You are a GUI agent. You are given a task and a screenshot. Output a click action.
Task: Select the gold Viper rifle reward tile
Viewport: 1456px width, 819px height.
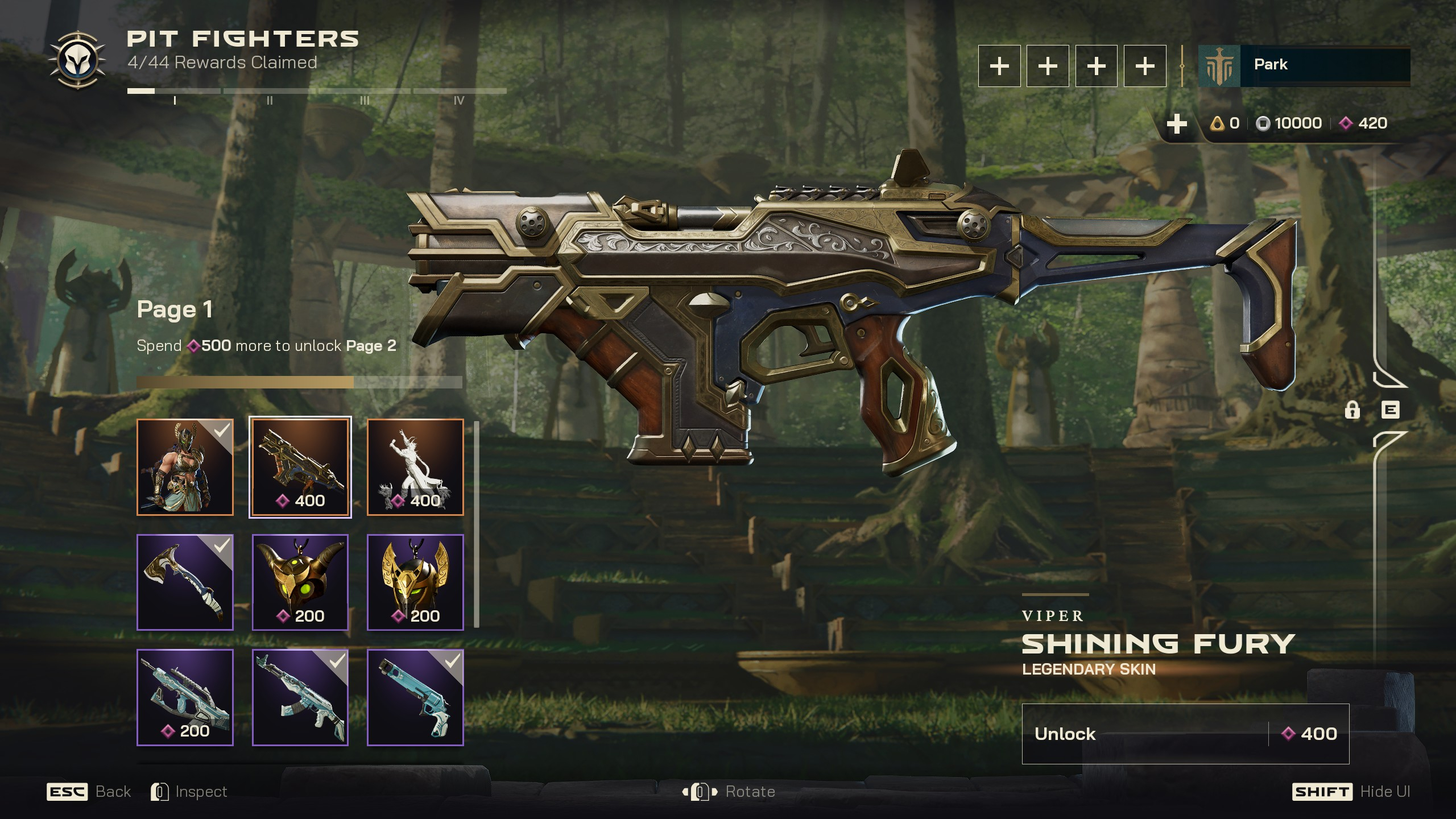300,468
